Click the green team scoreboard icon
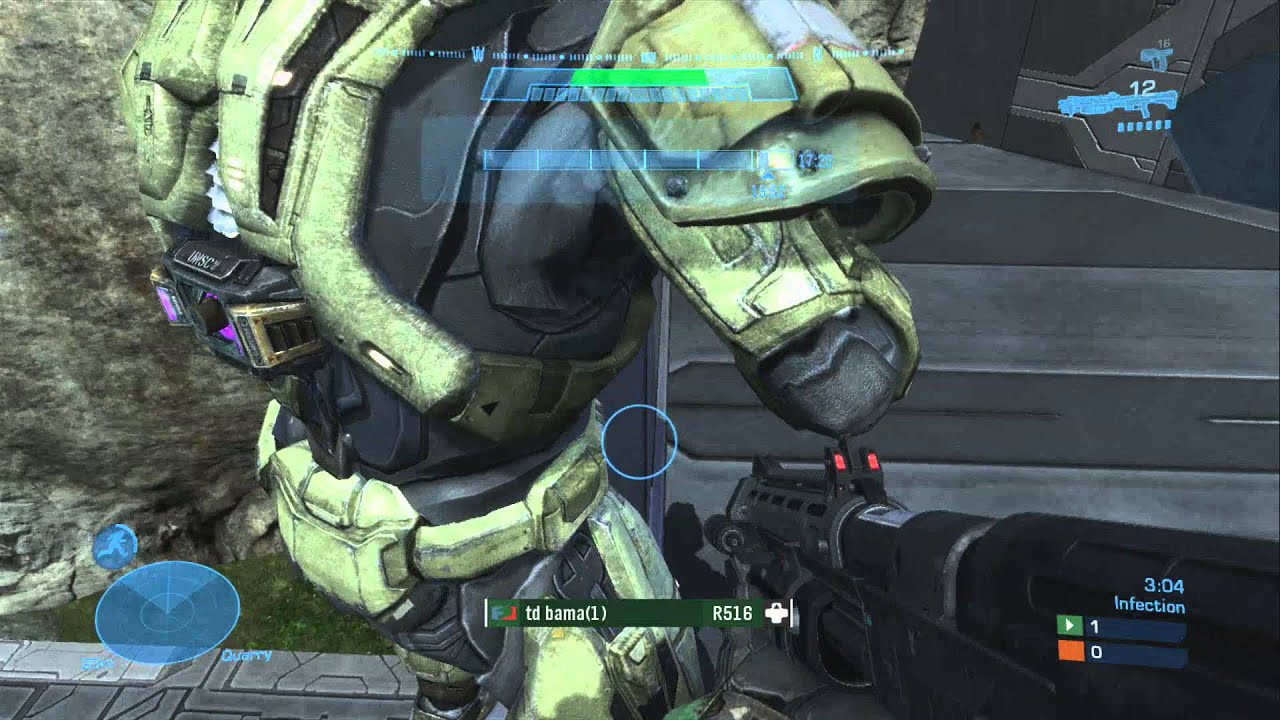The width and height of the screenshot is (1280, 720). 1070,627
